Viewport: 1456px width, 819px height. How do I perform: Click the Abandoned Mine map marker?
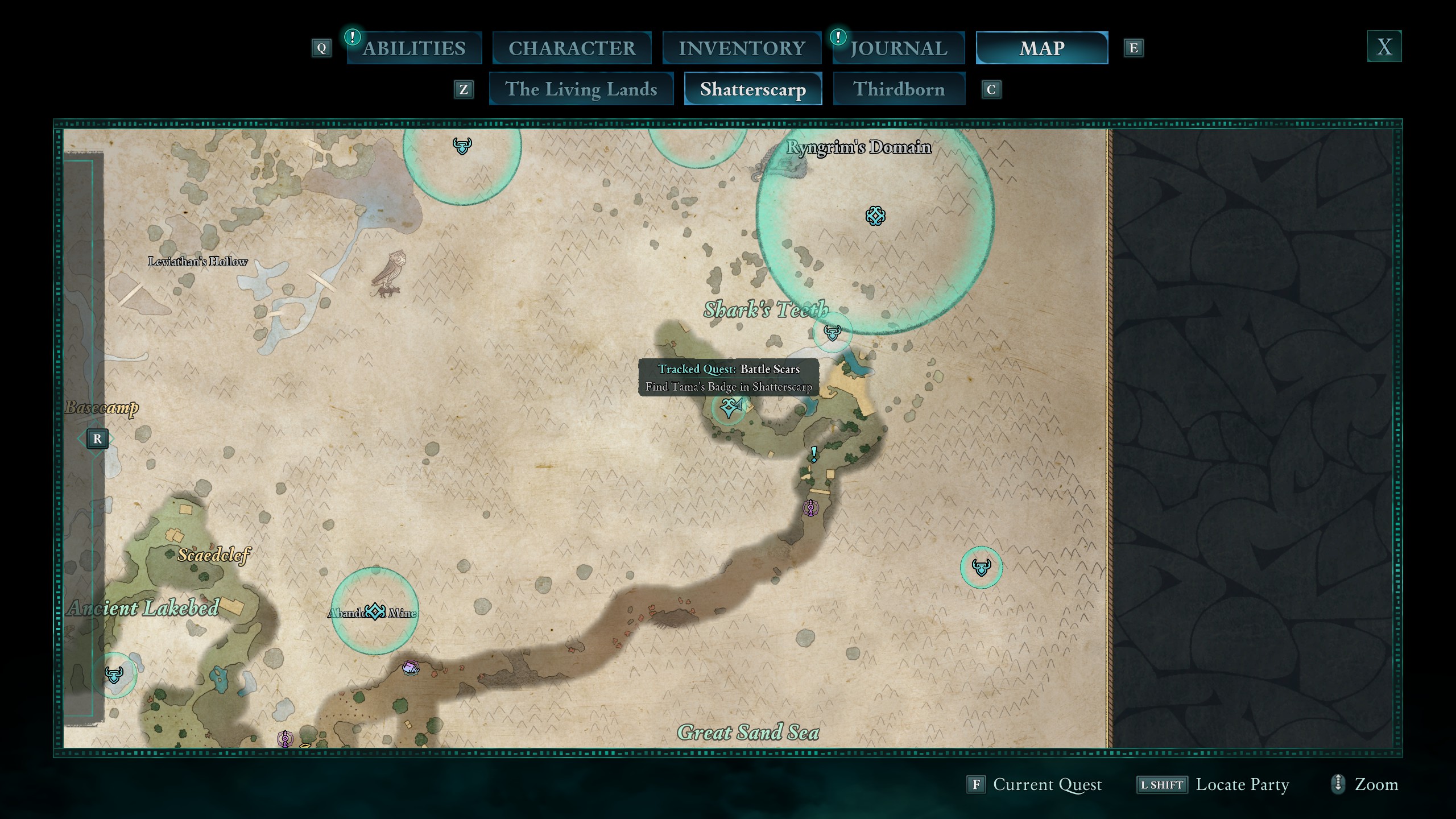coord(375,612)
